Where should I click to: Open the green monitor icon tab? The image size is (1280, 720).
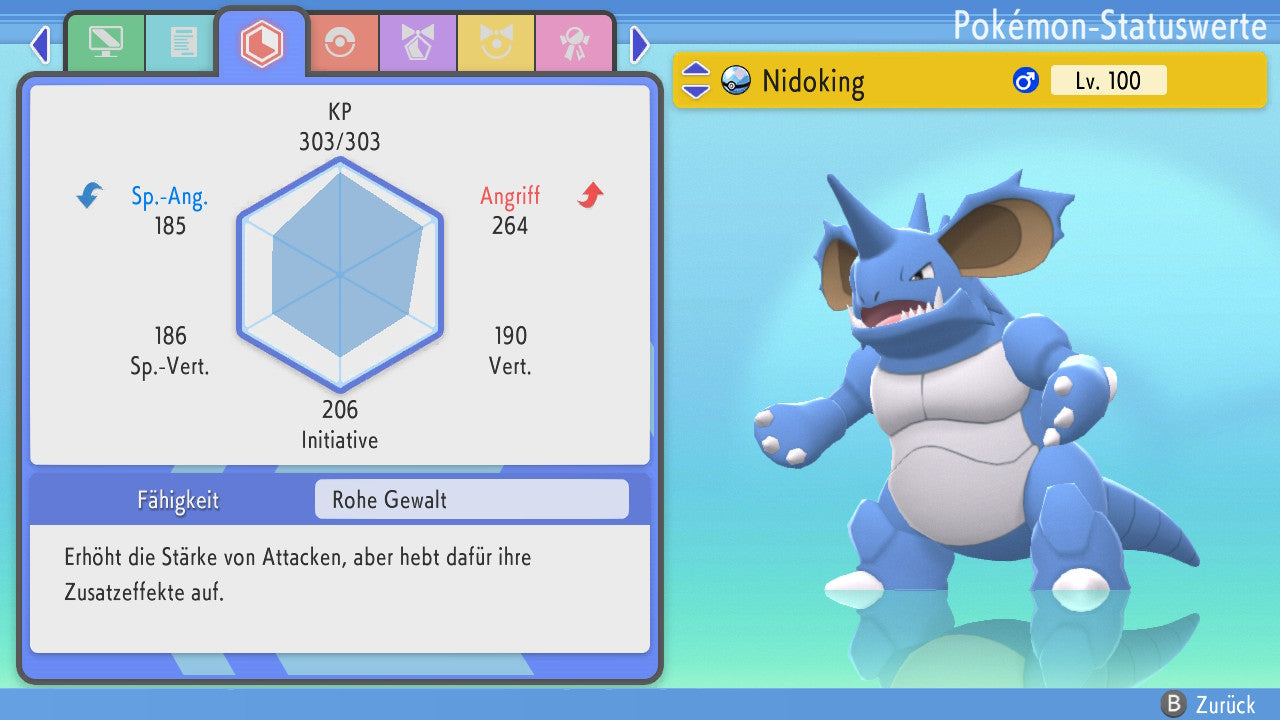pyautogui.click(x=105, y=42)
